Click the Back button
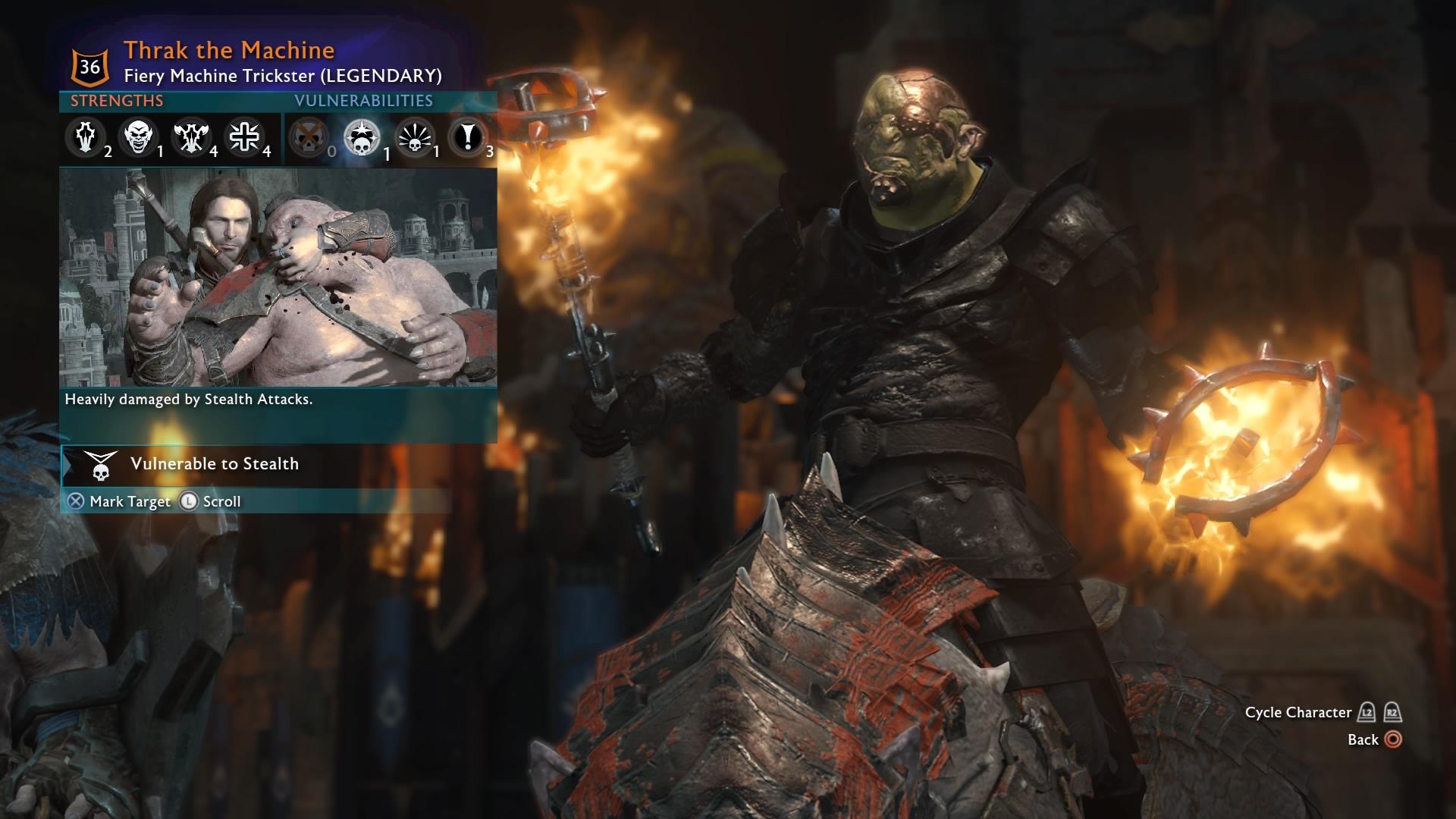This screenshot has height=819, width=1456. [x=1376, y=739]
